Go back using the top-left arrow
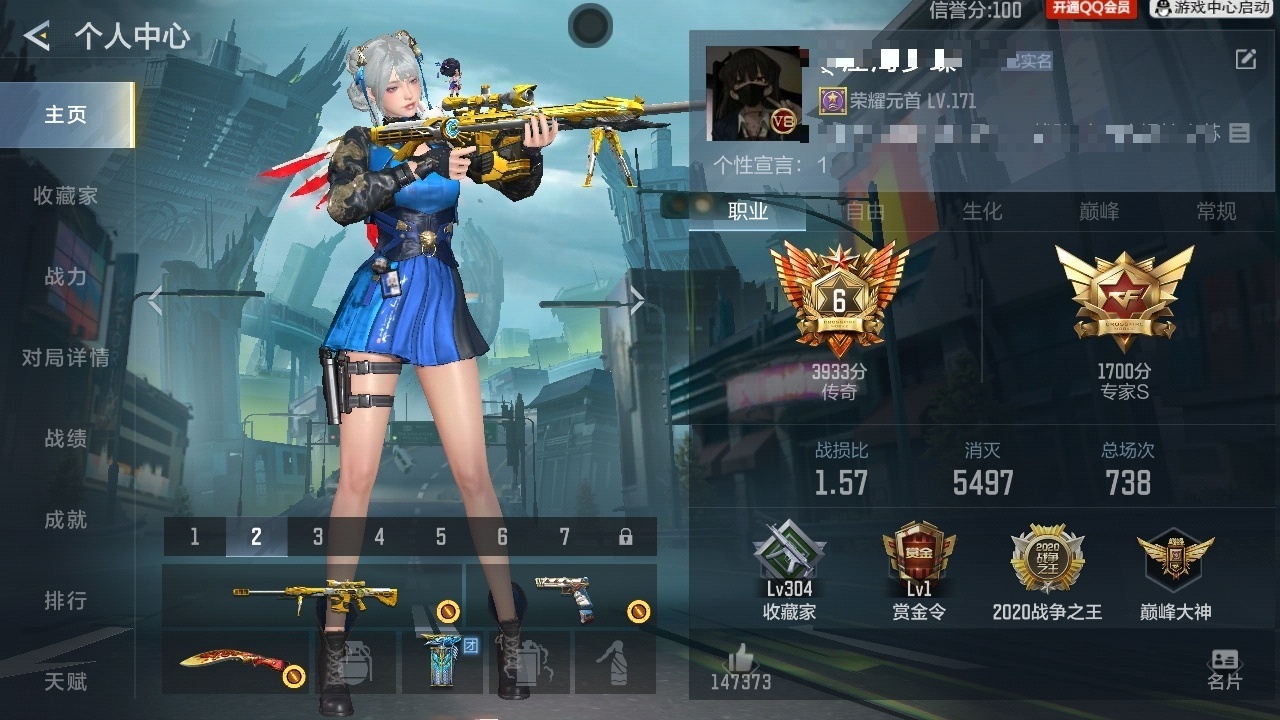Image resolution: width=1280 pixels, height=720 pixels. pos(37,37)
